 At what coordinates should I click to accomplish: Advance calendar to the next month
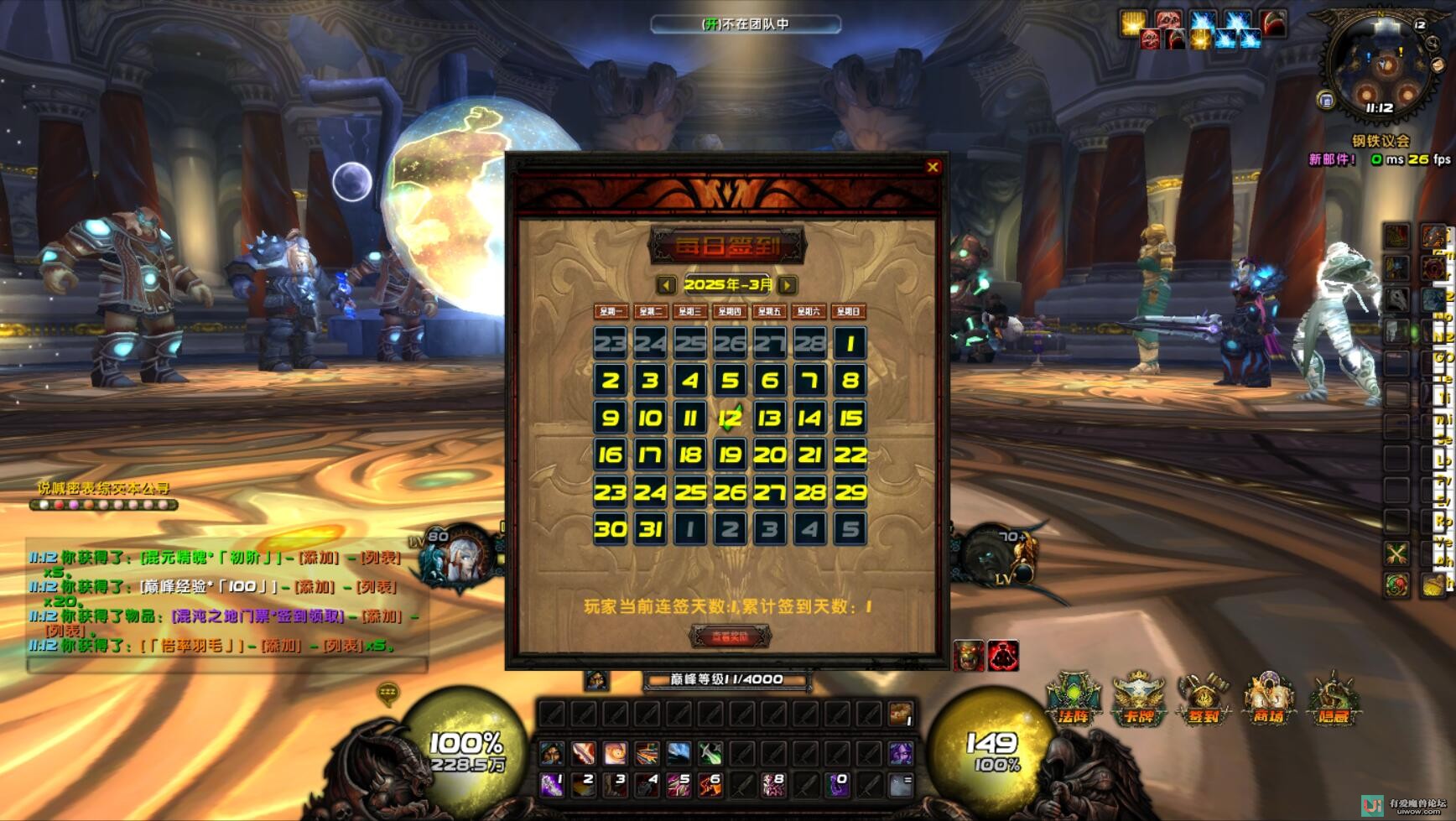tap(788, 285)
